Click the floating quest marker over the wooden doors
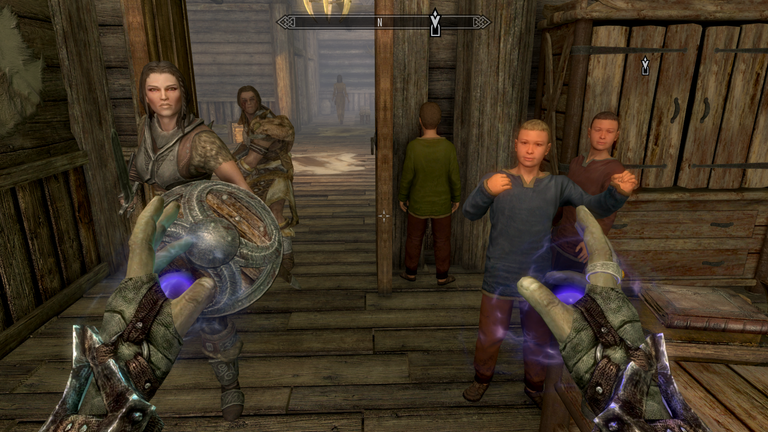Screen dimensions: 768x432 tap(645, 66)
